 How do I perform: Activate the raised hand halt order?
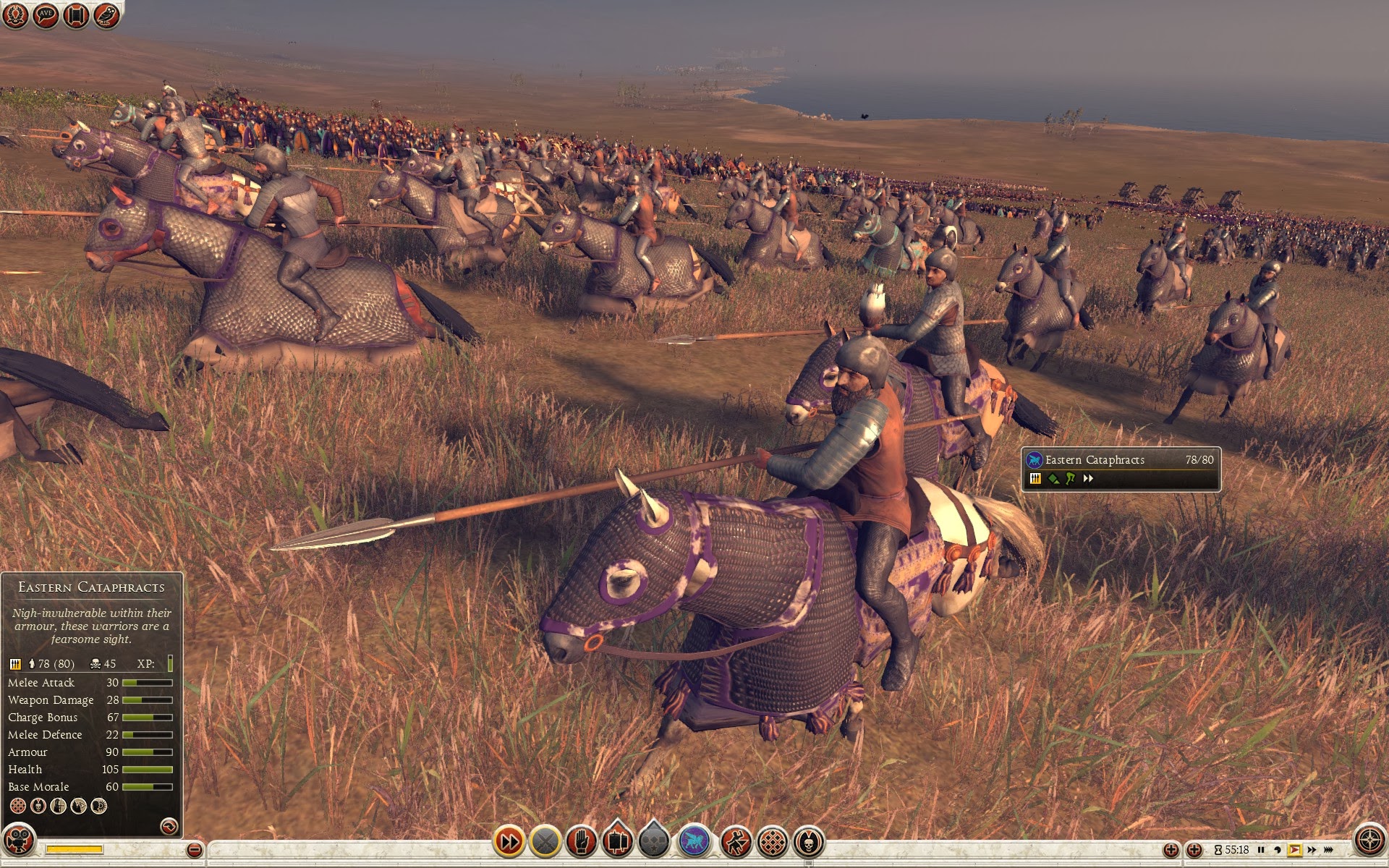[x=581, y=841]
